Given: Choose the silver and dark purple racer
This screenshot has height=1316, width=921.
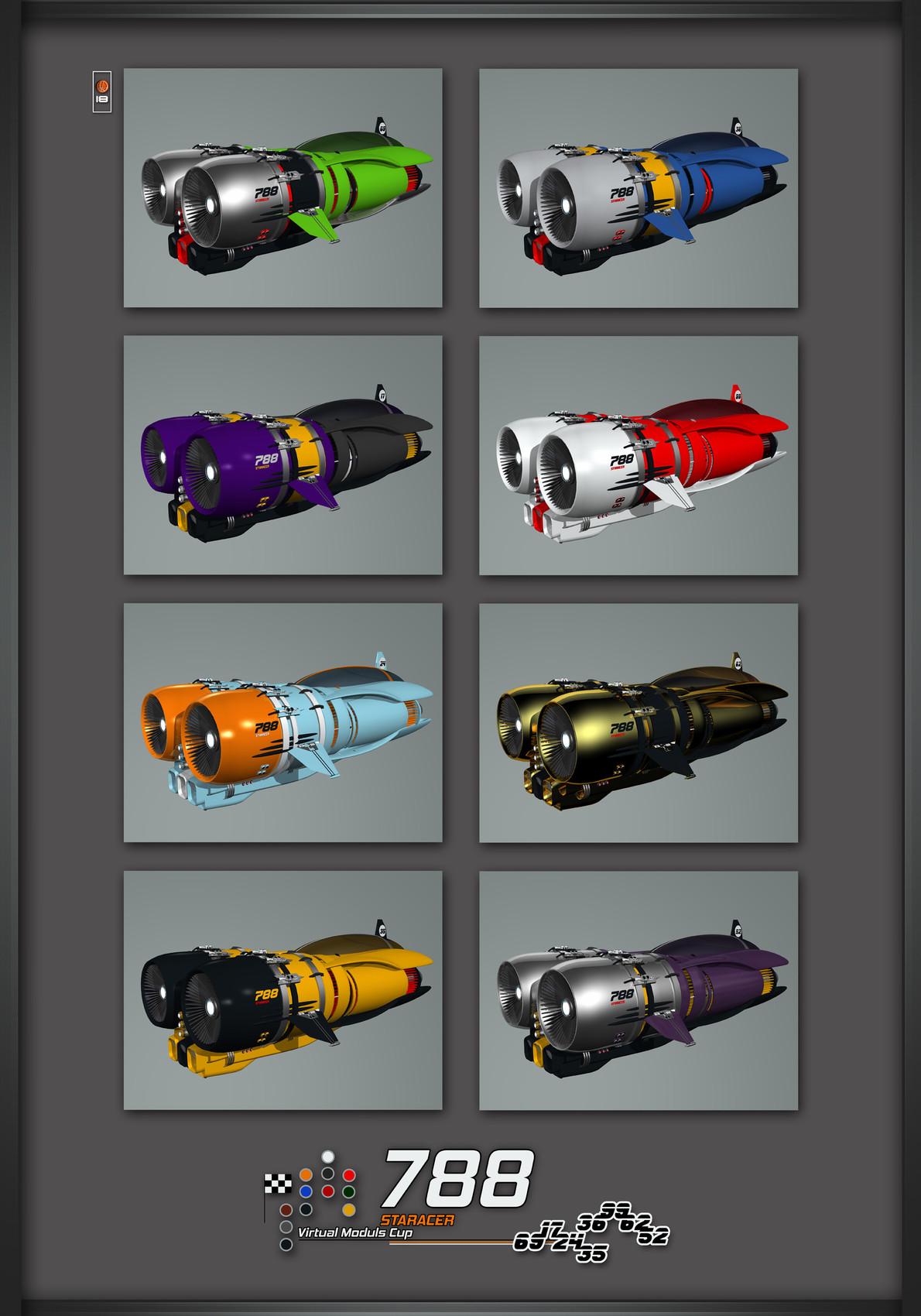Looking at the screenshot, I should click(638, 990).
